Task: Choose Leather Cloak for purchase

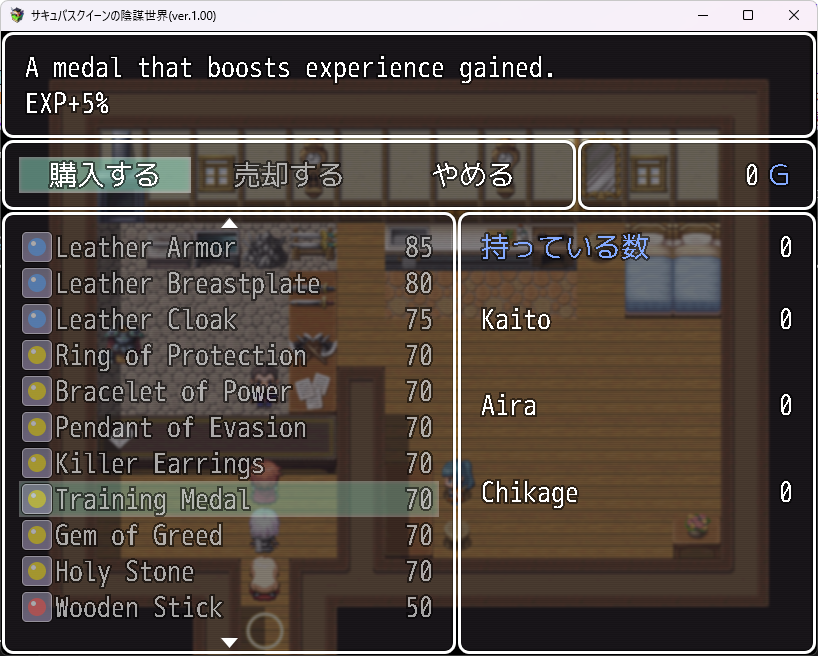Action: (x=229, y=319)
